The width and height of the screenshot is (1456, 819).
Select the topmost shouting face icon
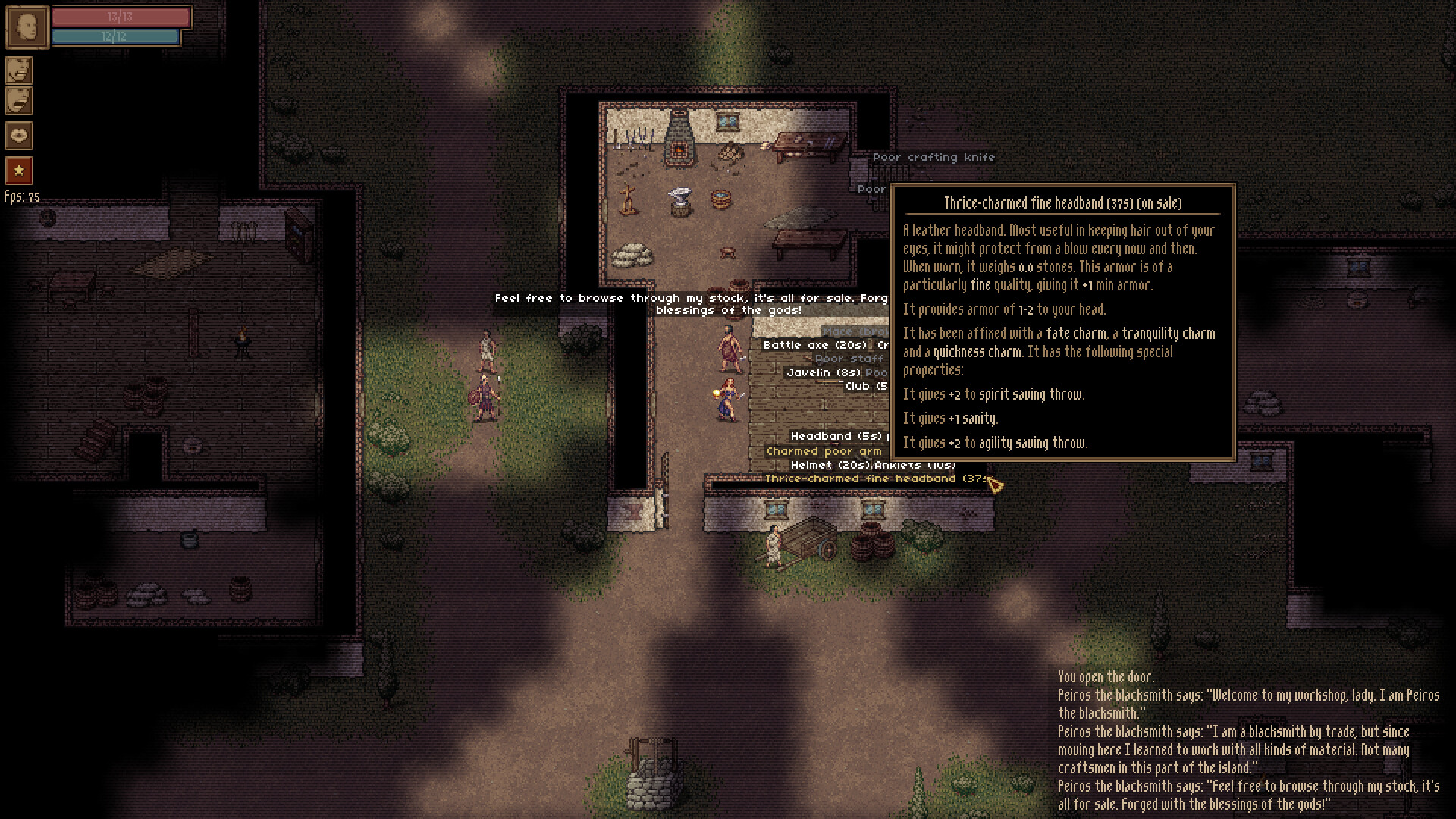[18, 71]
